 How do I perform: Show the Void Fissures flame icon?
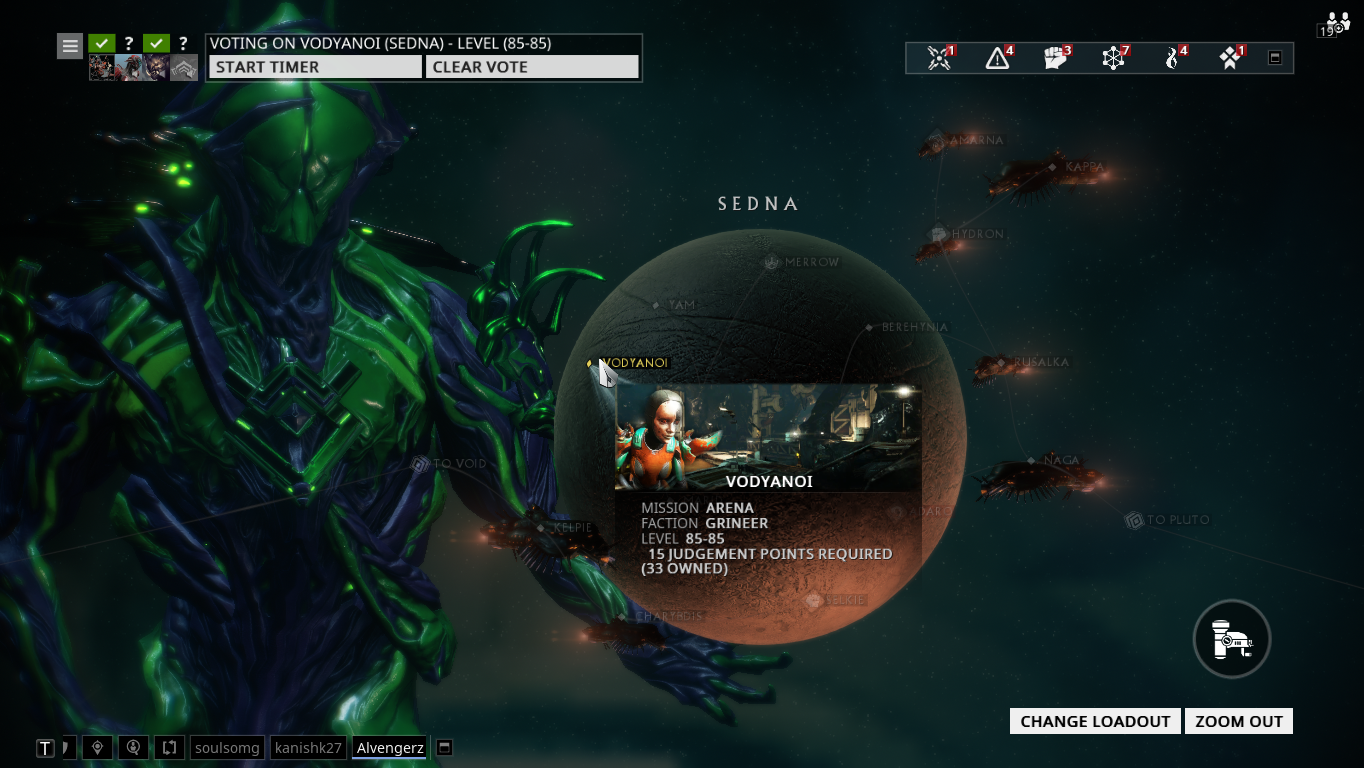pyautogui.click(x=1174, y=58)
